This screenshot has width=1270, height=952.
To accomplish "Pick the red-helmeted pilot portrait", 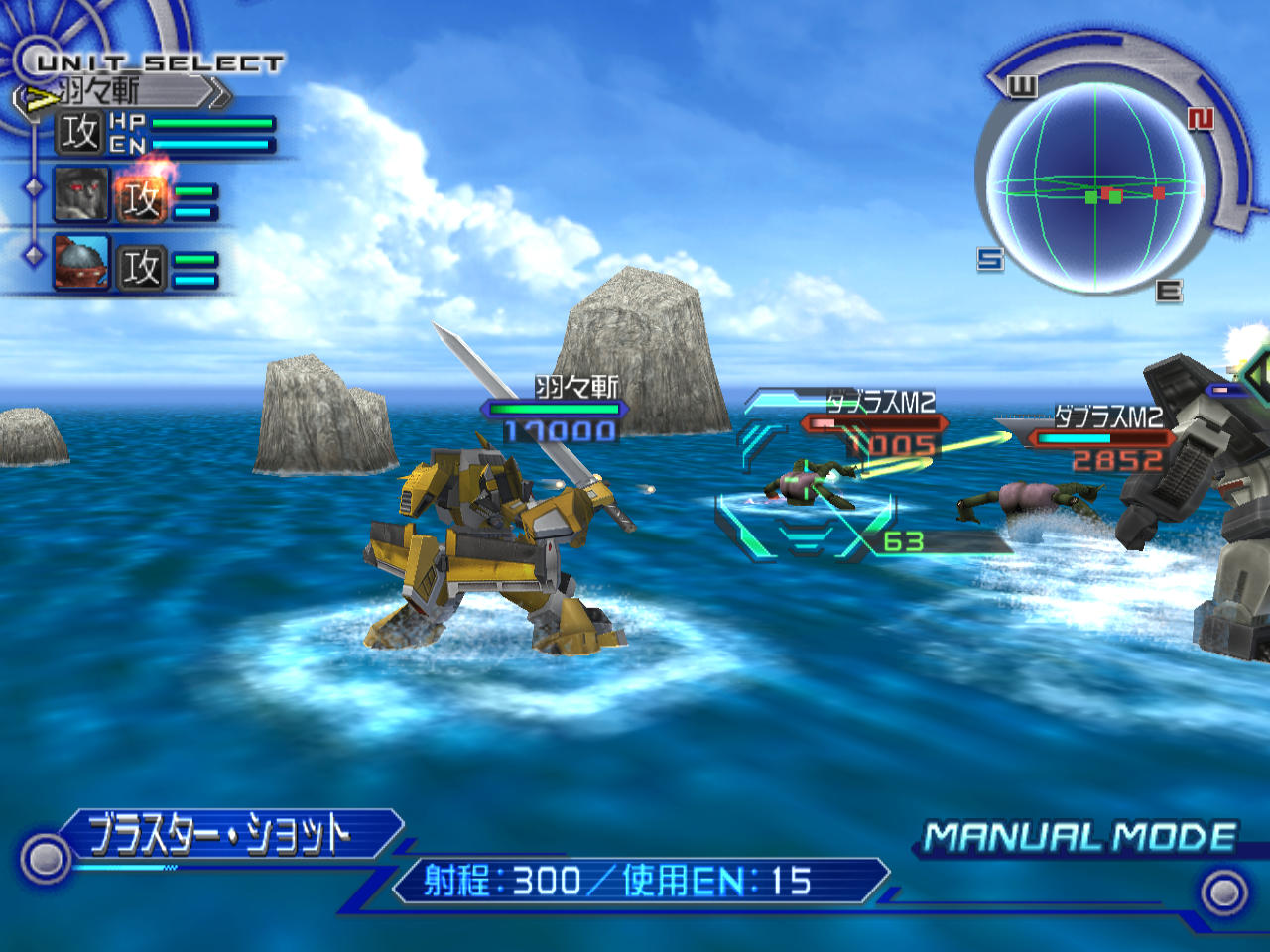I will pos(81,263).
